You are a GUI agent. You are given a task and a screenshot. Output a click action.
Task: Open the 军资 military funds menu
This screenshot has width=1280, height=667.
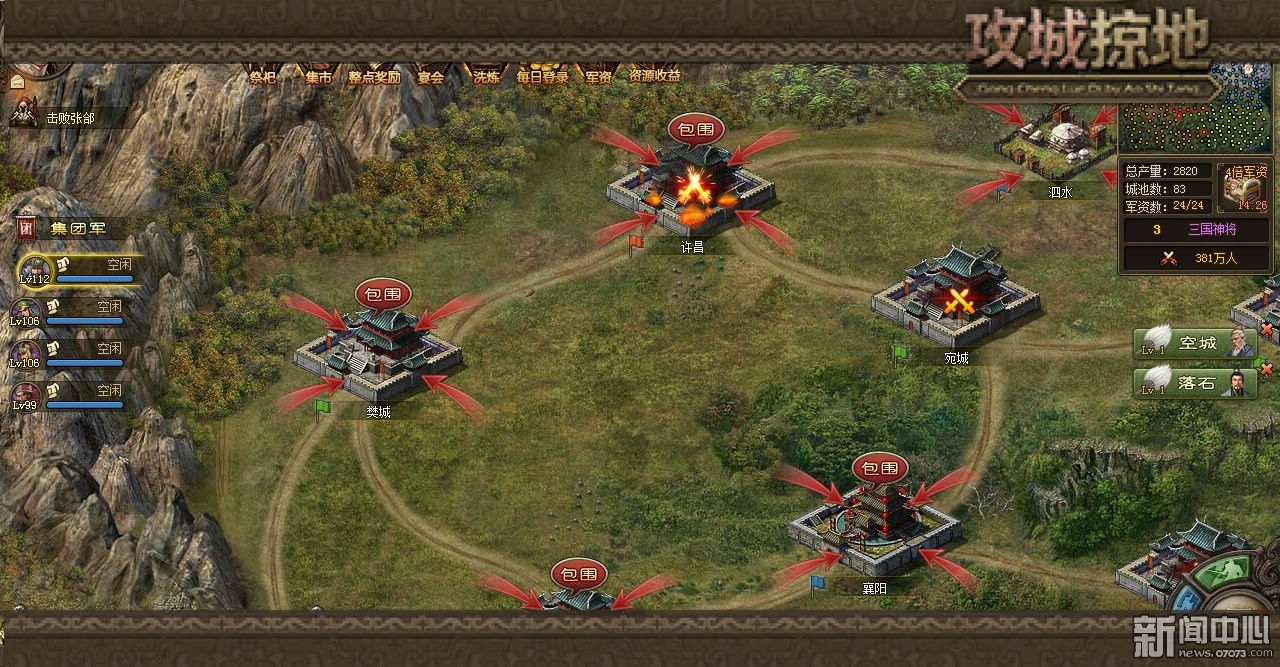point(599,75)
